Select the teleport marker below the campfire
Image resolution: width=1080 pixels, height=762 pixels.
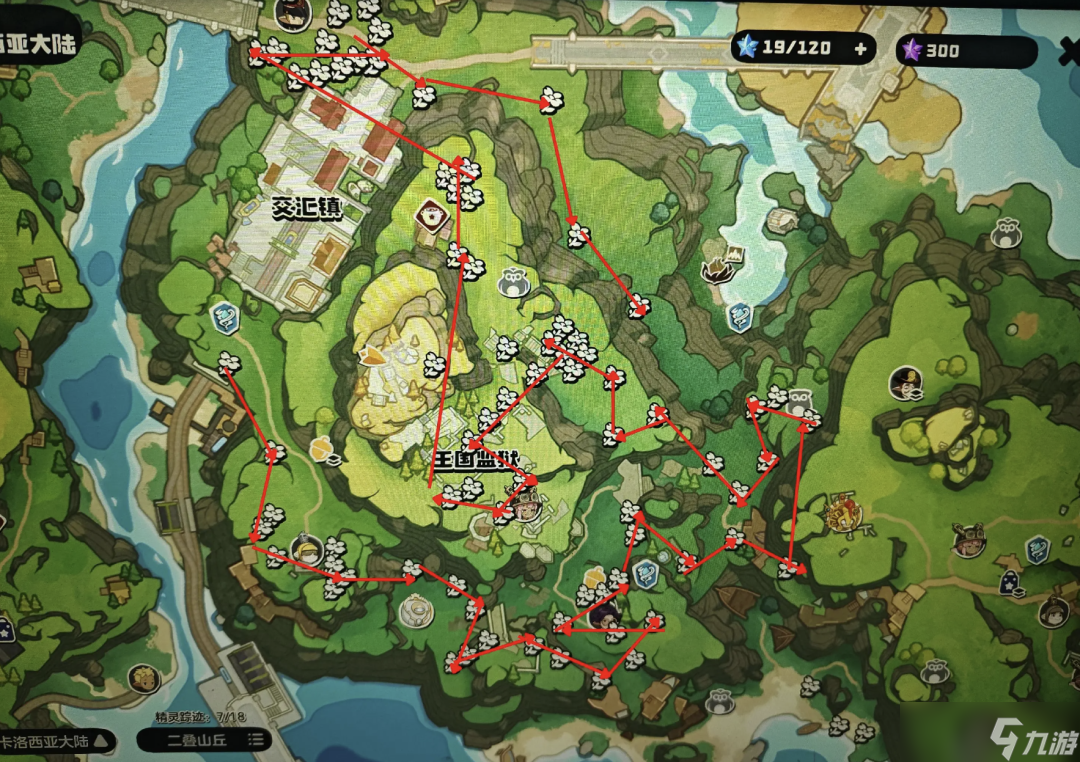739,317
